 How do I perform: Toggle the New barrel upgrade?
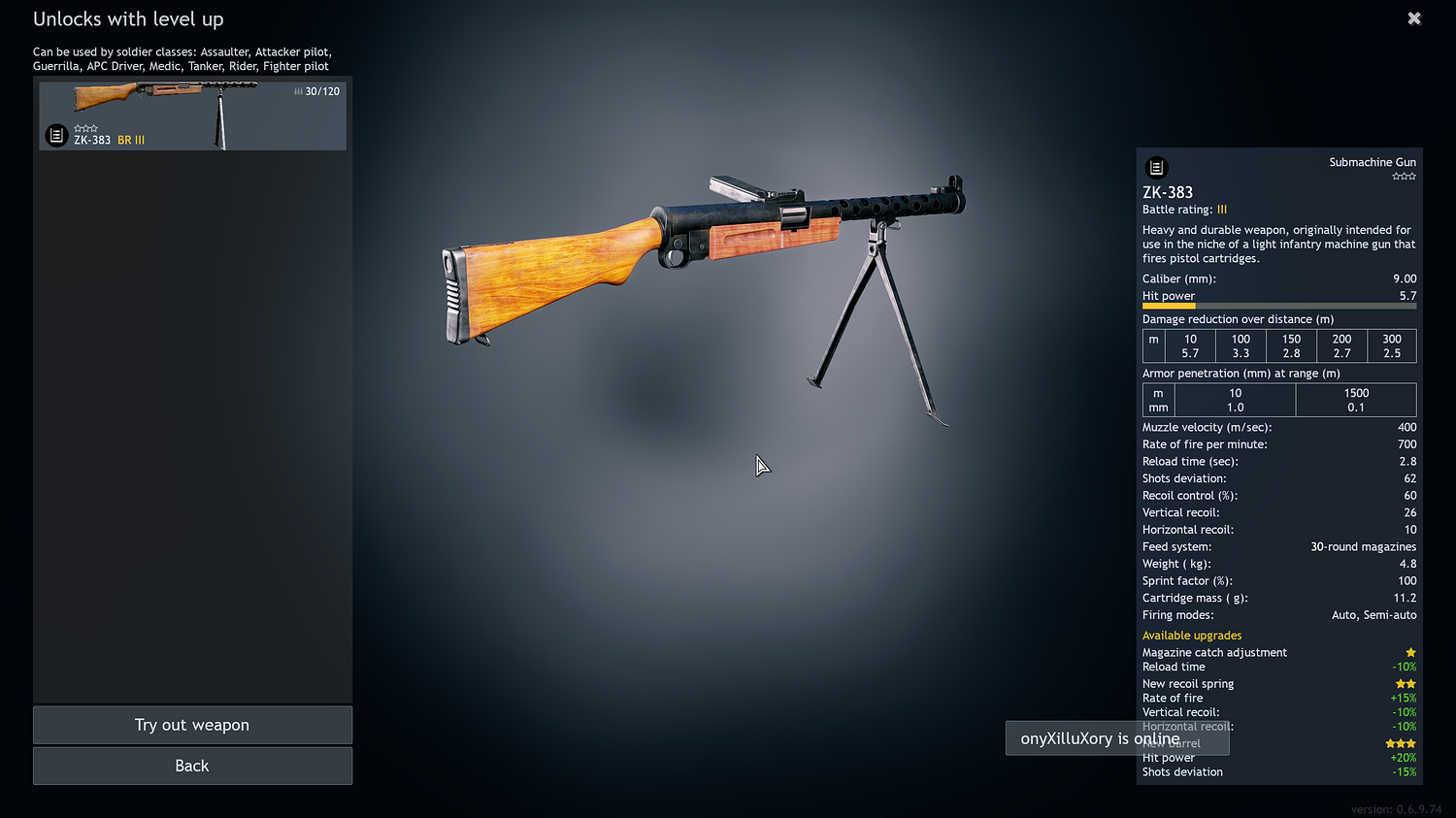pyautogui.click(x=1175, y=743)
